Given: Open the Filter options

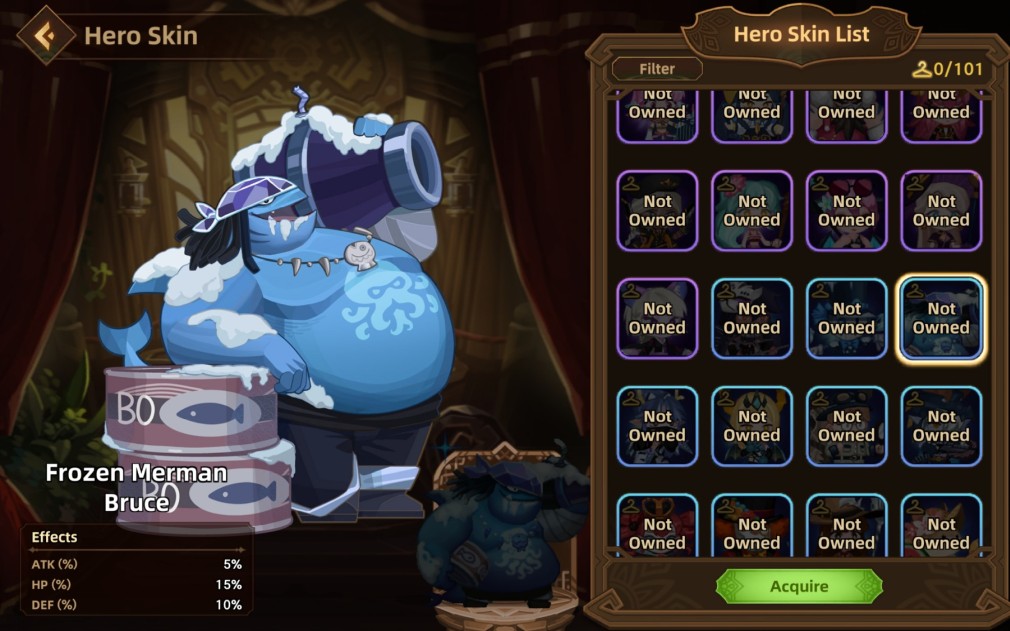Looking at the screenshot, I should [x=657, y=69].
